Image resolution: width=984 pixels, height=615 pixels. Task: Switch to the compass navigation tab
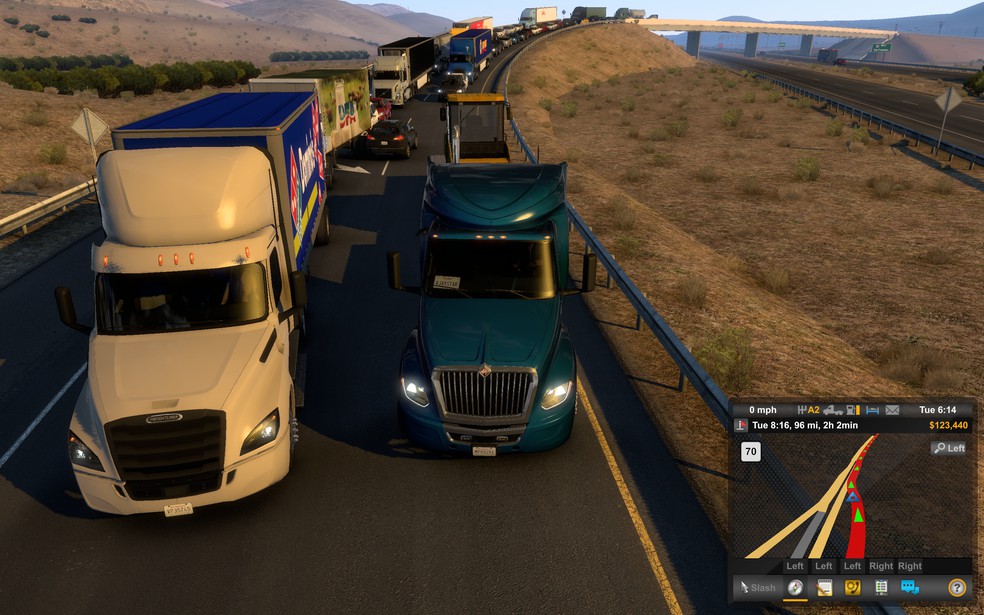(x=796, y=588)
